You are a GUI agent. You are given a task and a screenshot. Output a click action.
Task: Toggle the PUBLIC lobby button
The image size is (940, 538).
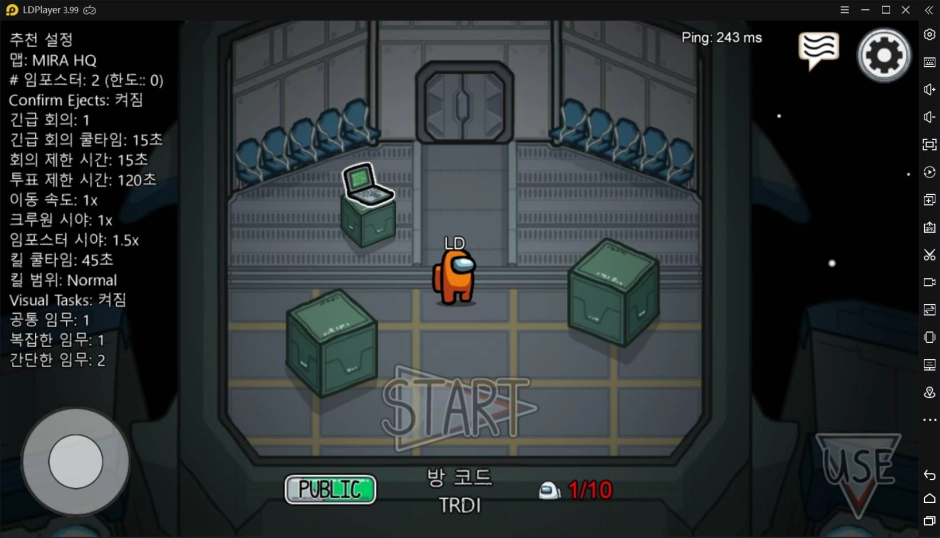pyautogui.click(x=330, y=489)
